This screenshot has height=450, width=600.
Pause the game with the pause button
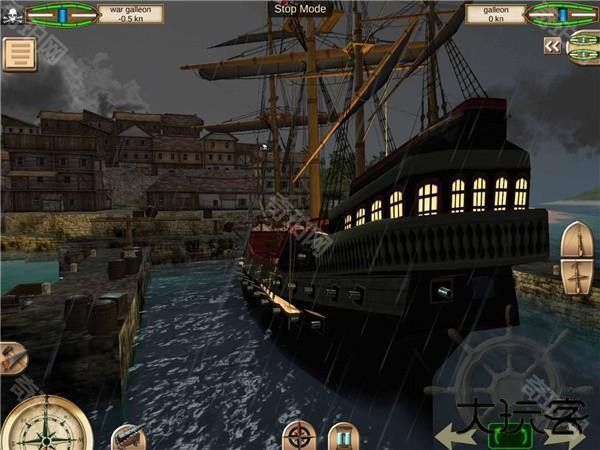[344, 436]
